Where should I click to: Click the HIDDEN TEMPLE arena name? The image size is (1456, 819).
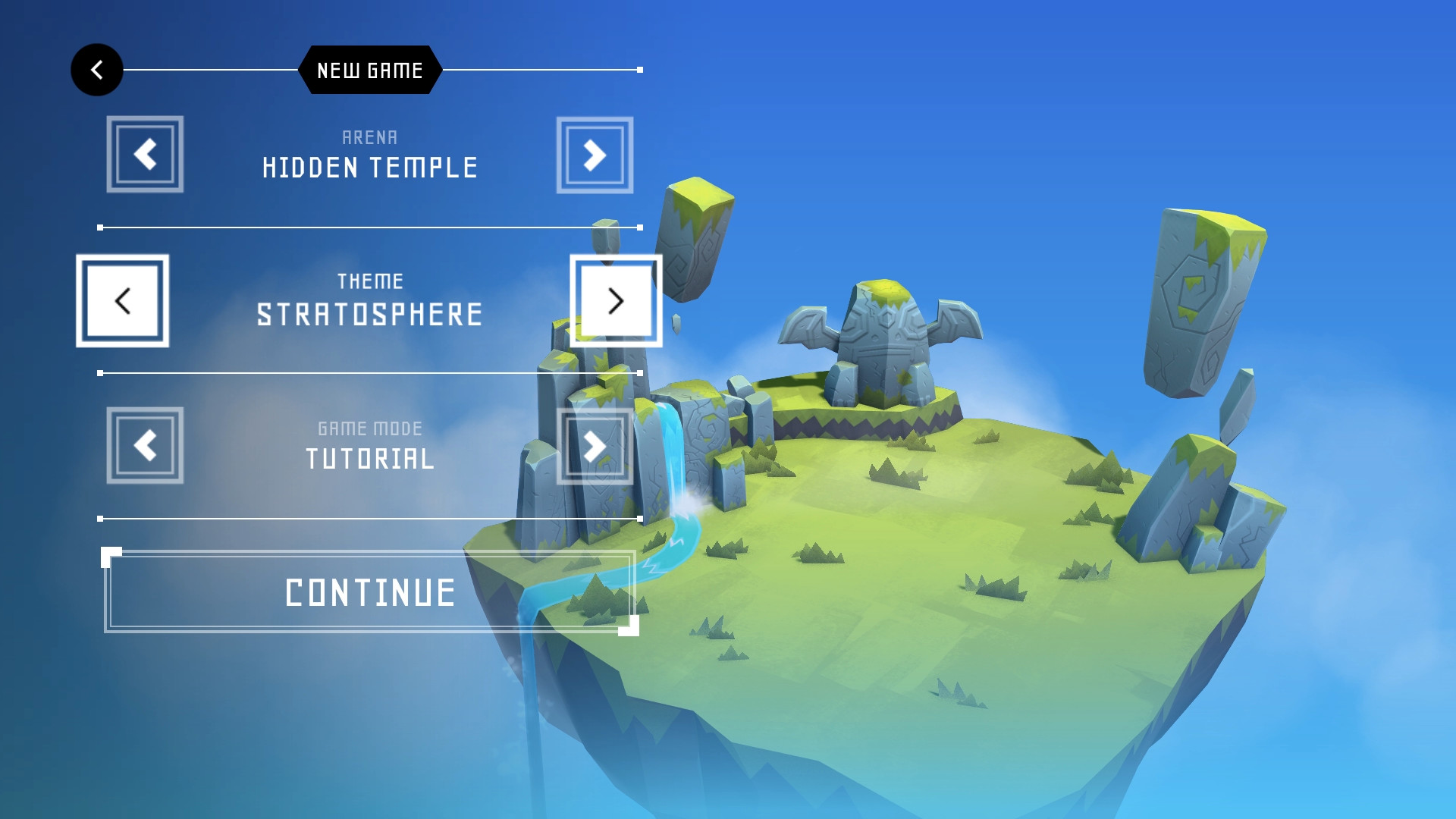370,167
